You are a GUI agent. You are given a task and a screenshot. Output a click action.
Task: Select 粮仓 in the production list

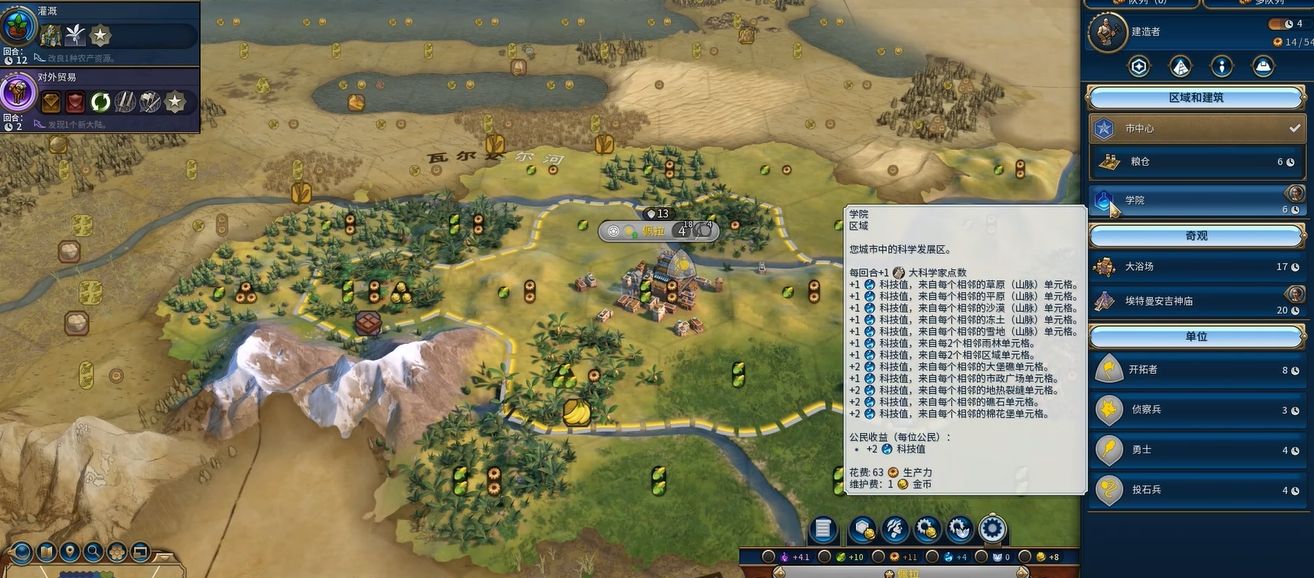pyautogui.click(x=1196, y=161)
